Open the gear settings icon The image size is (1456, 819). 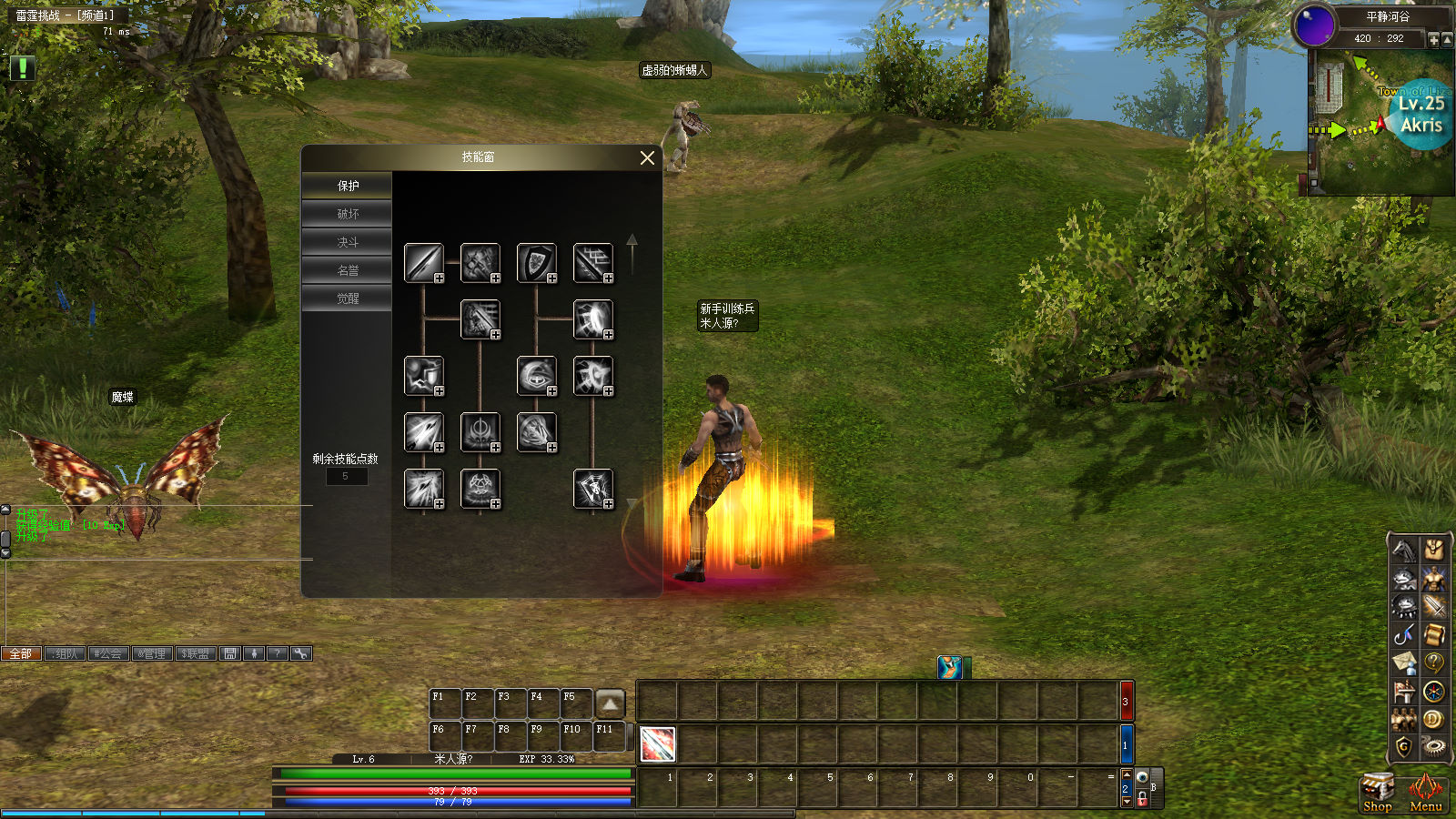tap(1434, 747)
